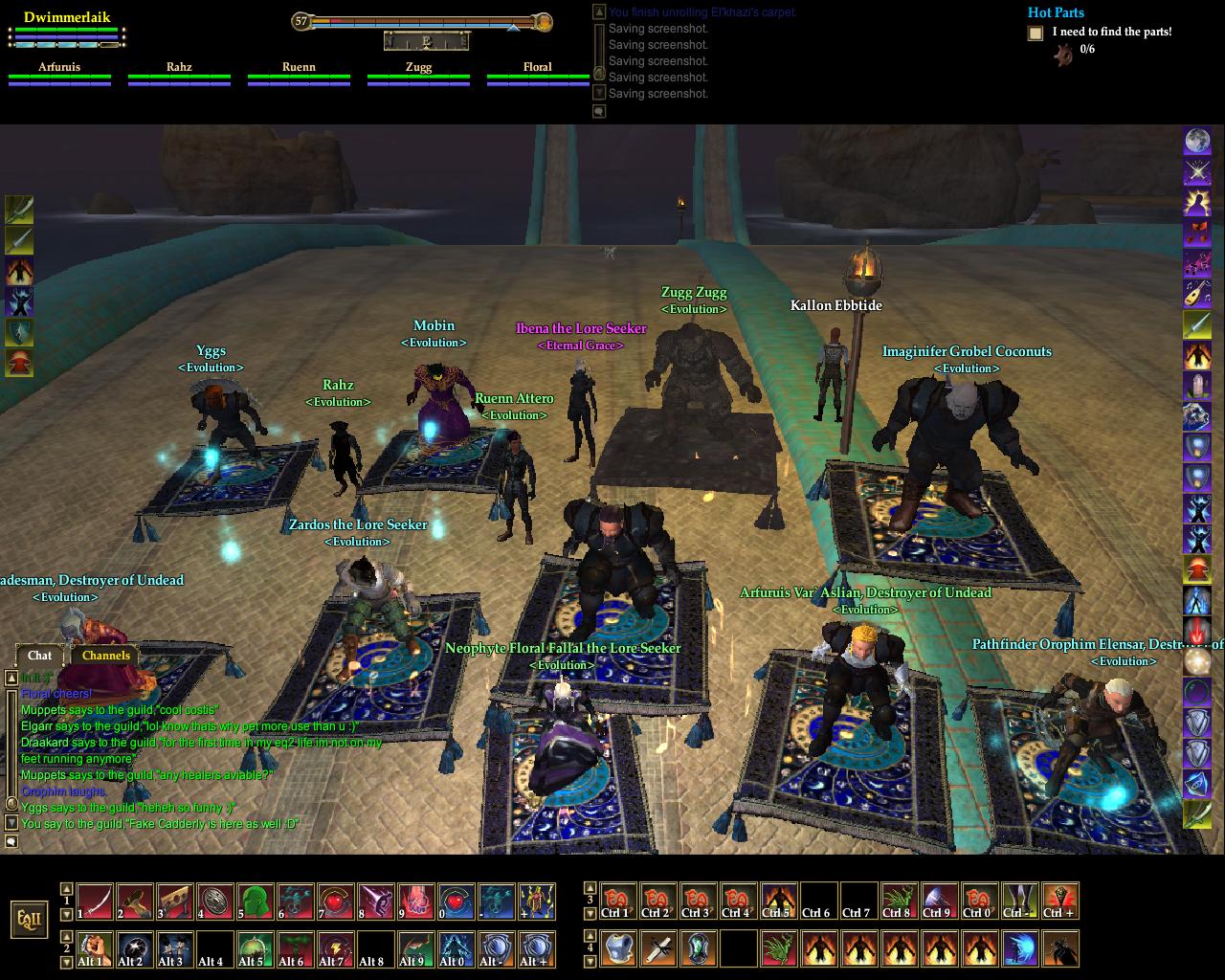Switch to the Channels tab
The height and width of the screenshot is (980, 1225).
tap(105, 656)
